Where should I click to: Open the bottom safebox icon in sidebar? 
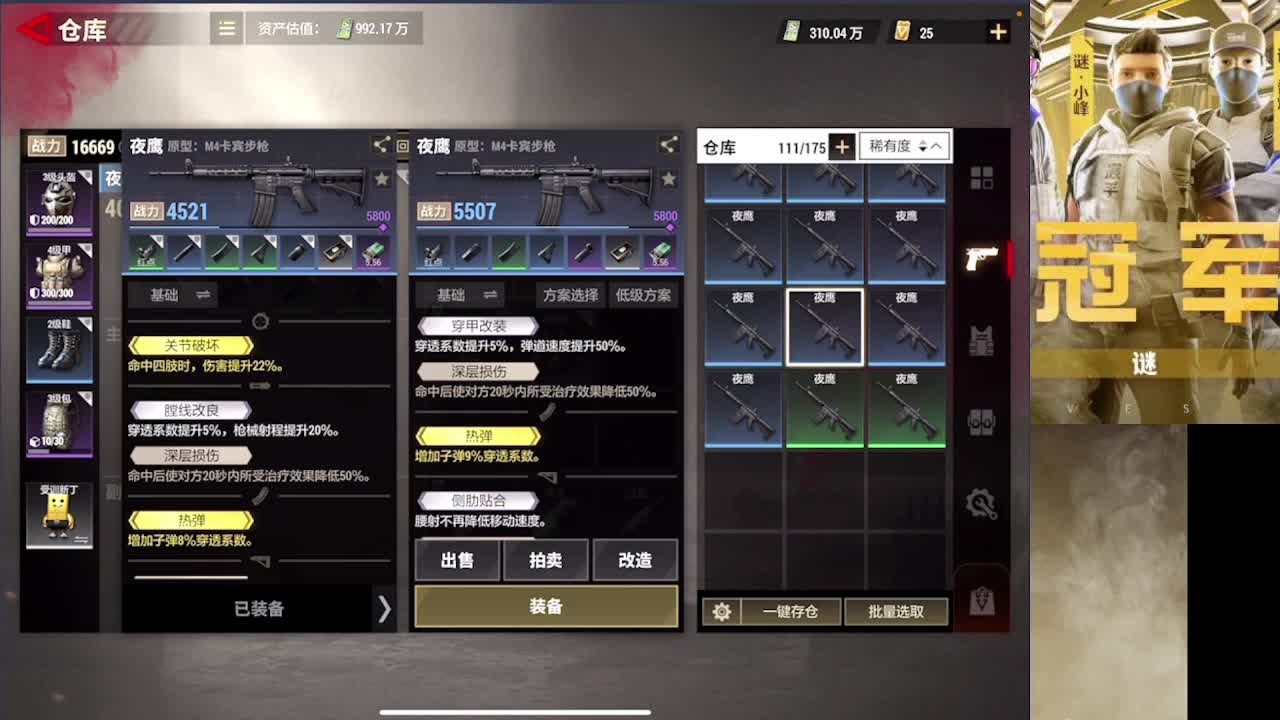(982, 600)
